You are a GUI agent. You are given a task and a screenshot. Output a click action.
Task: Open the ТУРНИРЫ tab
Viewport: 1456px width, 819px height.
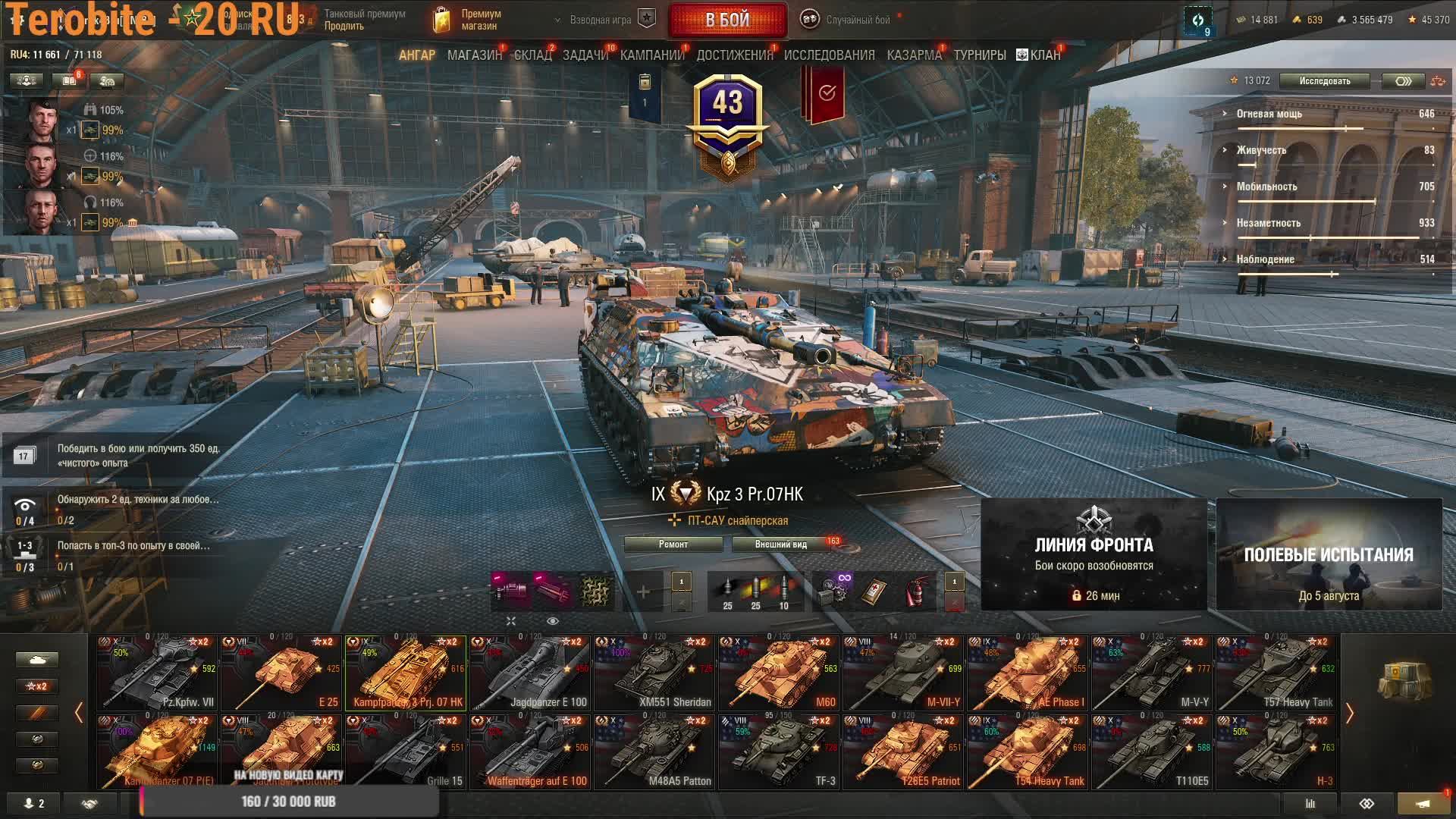coord(979,55)
